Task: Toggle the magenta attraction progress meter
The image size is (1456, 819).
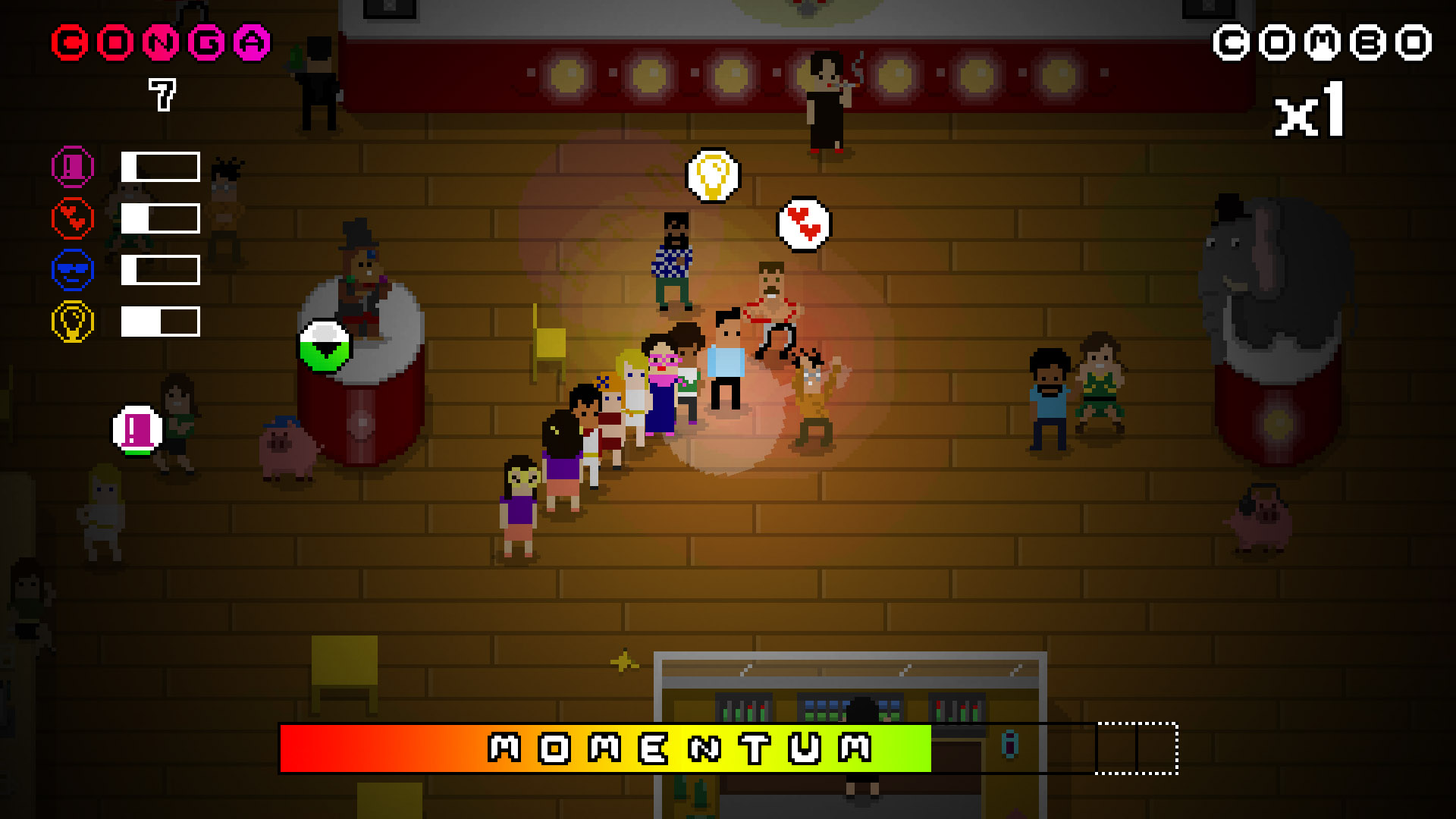Action: (x=158, y=166)
